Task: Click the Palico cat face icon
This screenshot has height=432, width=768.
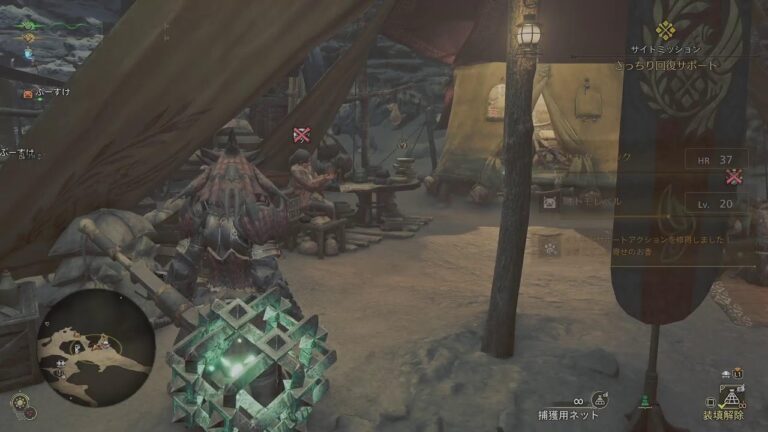Action: [550, 202]
